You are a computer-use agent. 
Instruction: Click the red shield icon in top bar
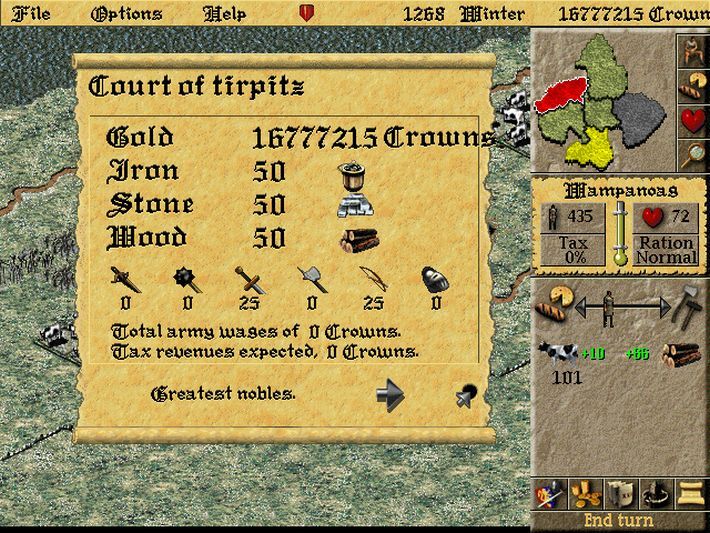point(306,14)
